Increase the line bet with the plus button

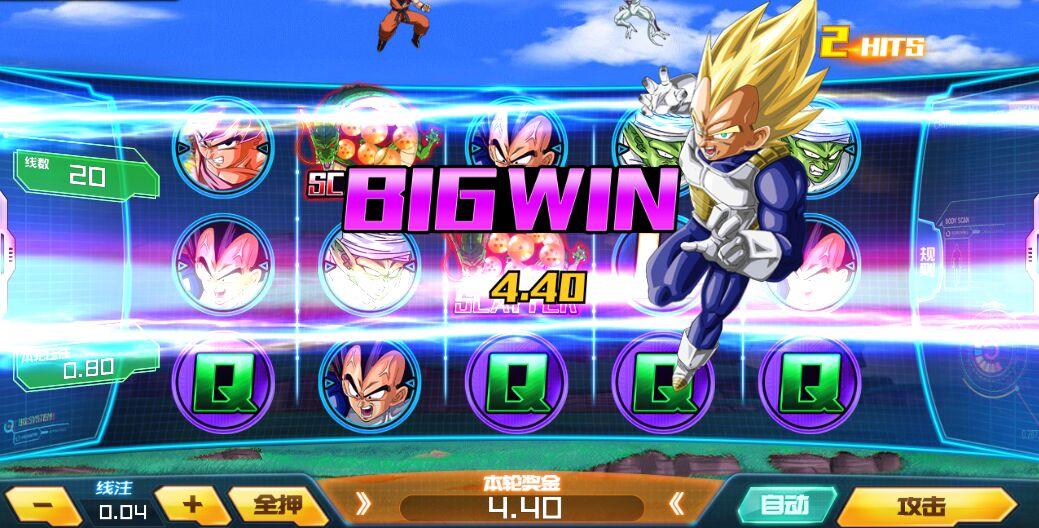point(192,504)
